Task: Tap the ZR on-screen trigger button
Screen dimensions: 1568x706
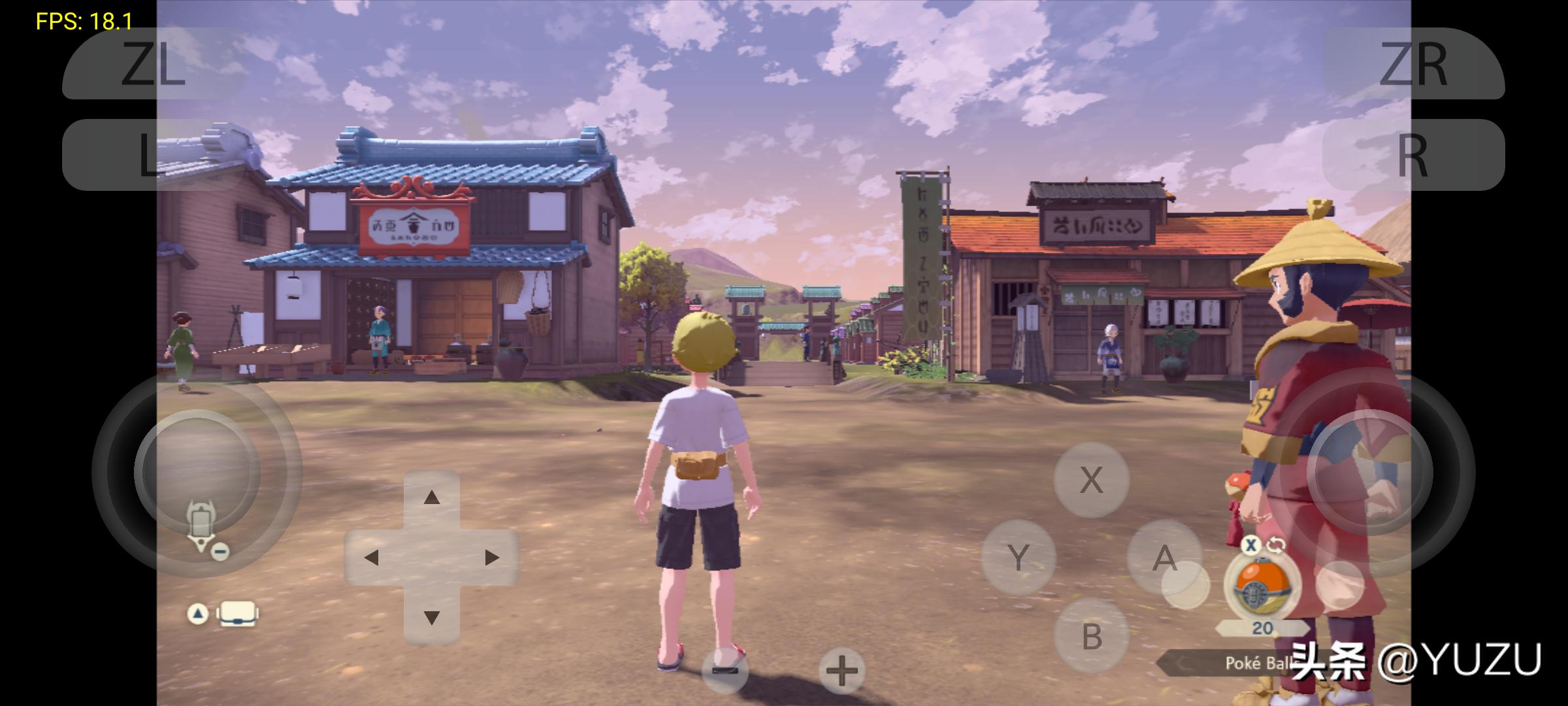Action: point(1413,64)
